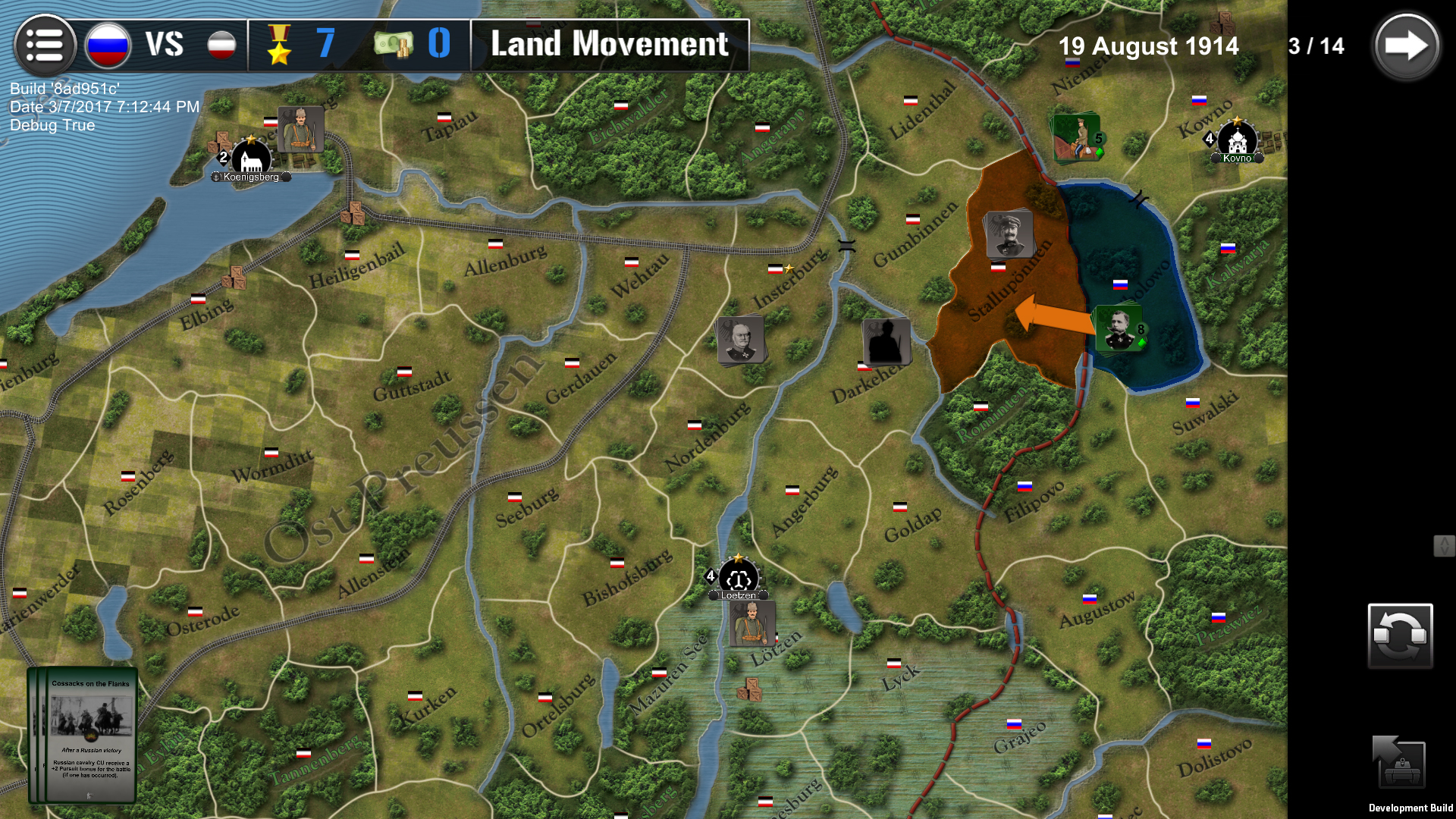The height and width of the screenshot is (819, 1456).
Task: Click the unit swap cycle icon
Action: [x=1400, y=635]
